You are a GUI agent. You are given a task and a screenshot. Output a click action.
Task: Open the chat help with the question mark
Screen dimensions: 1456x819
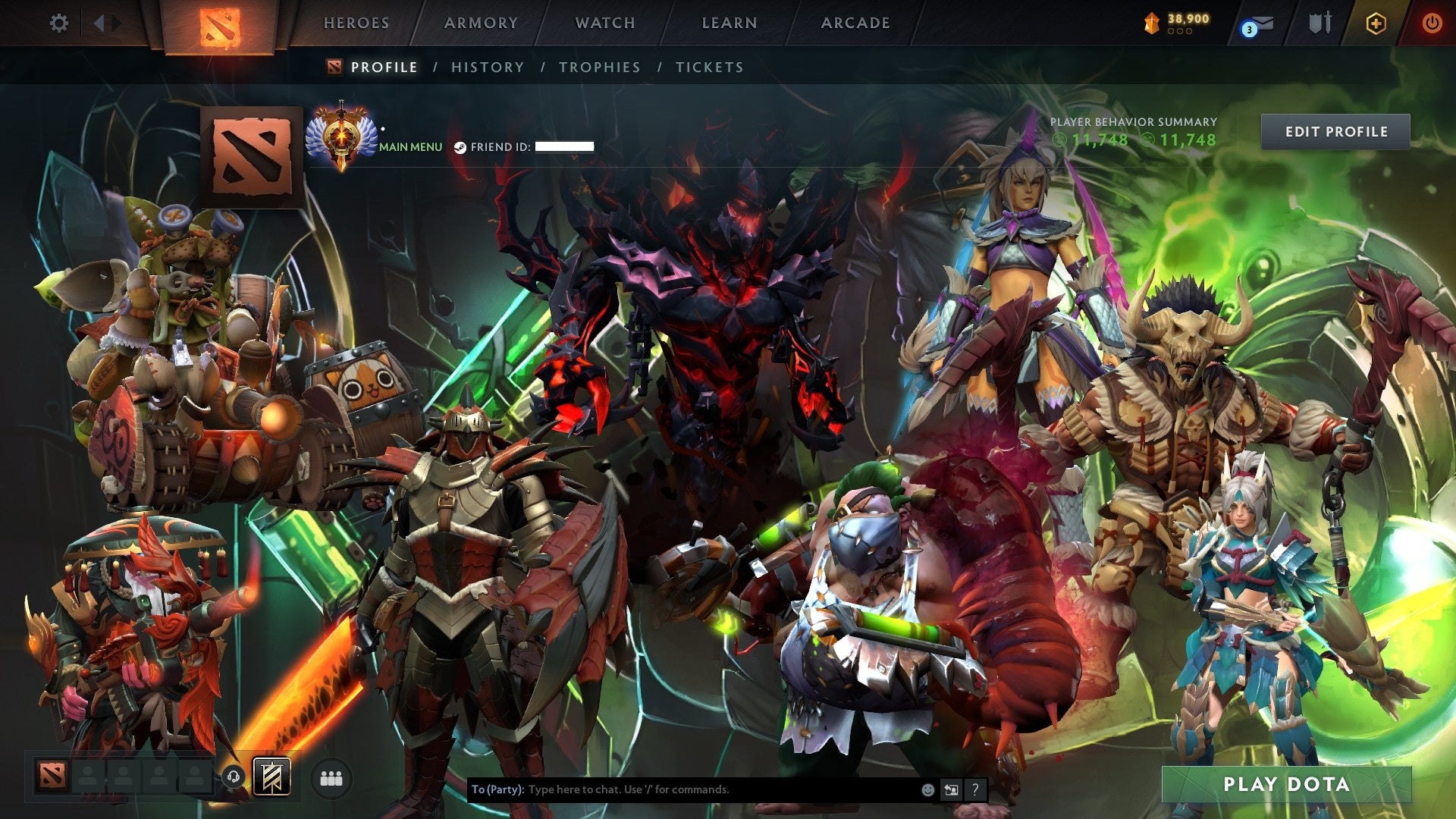[975, 789]
